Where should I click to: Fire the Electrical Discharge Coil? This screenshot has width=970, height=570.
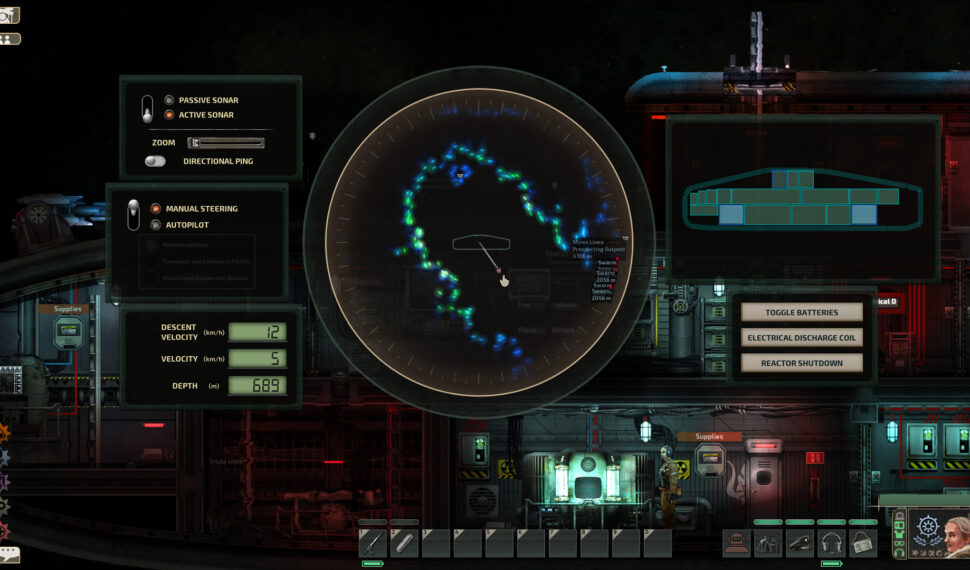click(801, 338)
